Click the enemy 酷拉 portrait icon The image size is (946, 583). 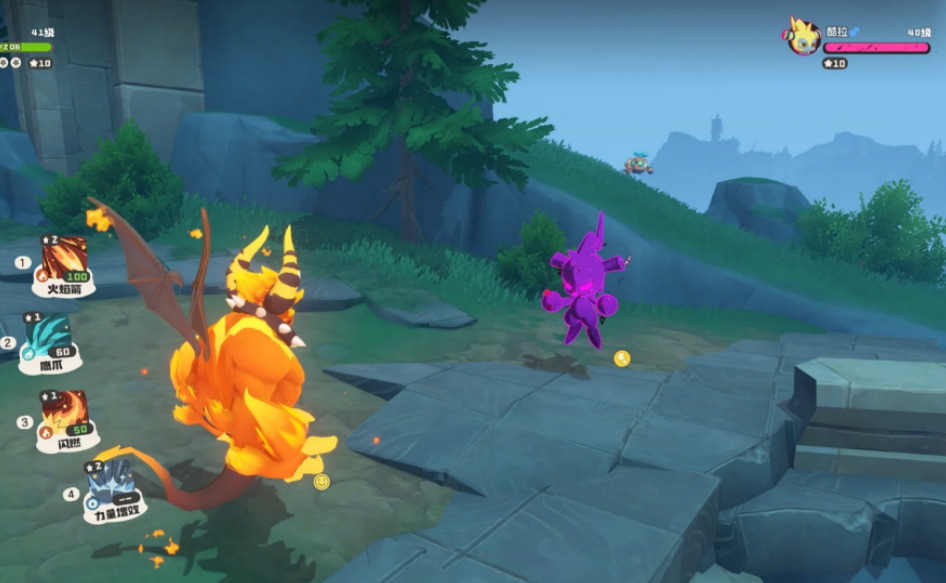(x=802, y=38)
